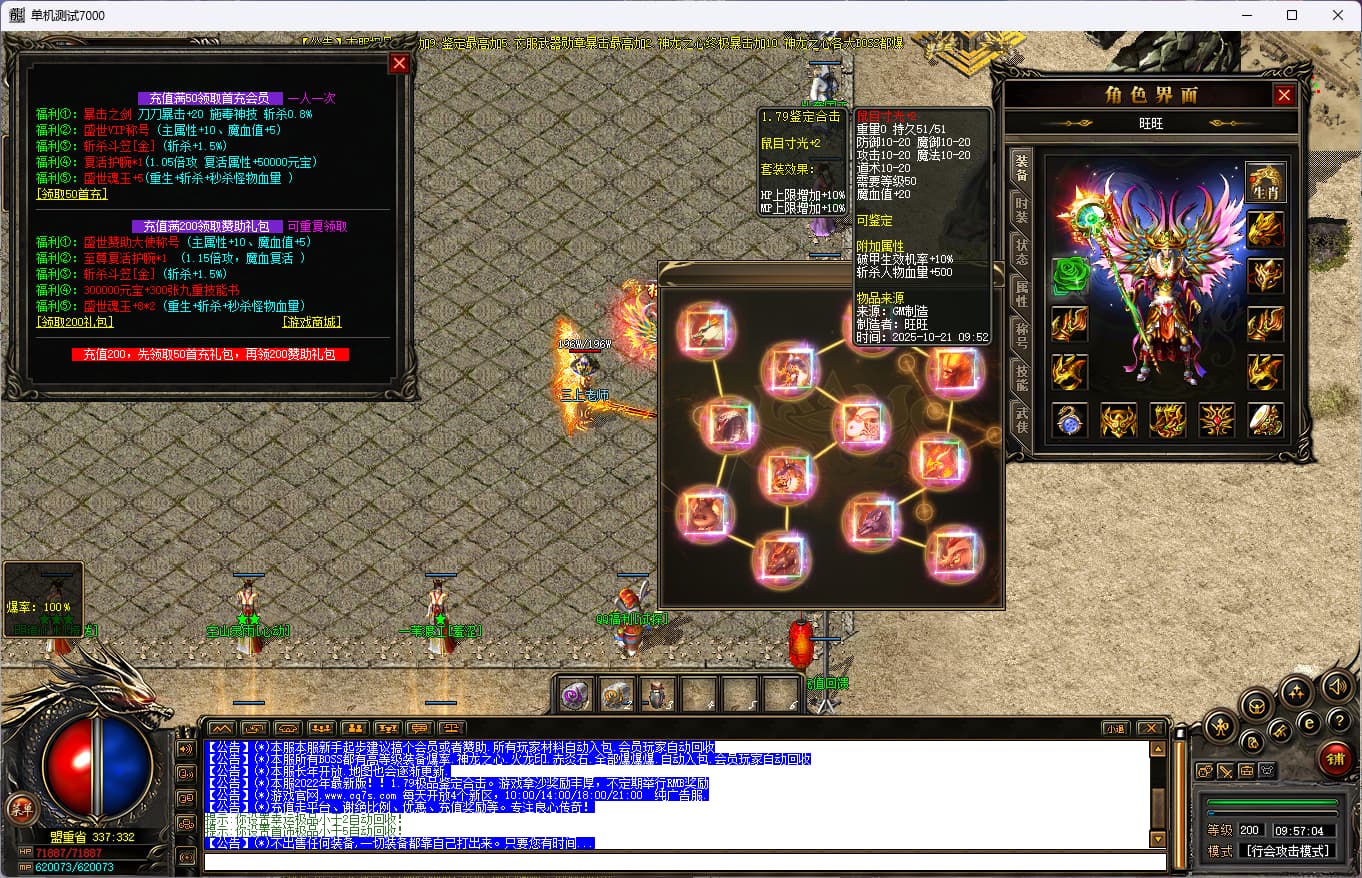The width and height of the screenshot is (1362, 878).
Task: Switch to the 技能 tab
Action: [1021, 377]
